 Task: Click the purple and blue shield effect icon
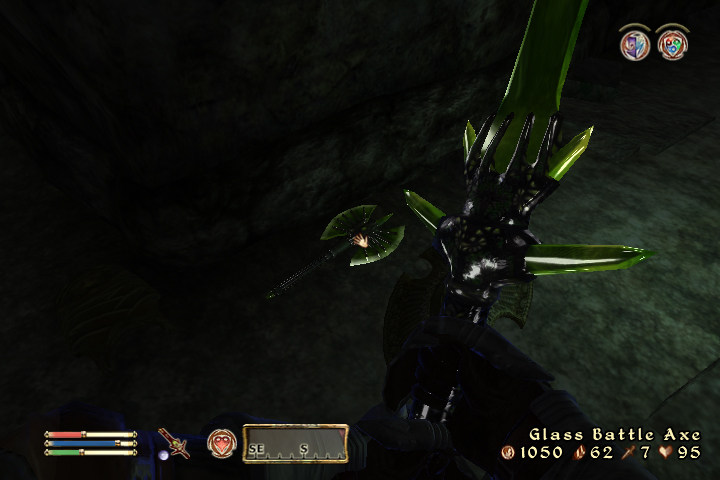coord(634,44)
